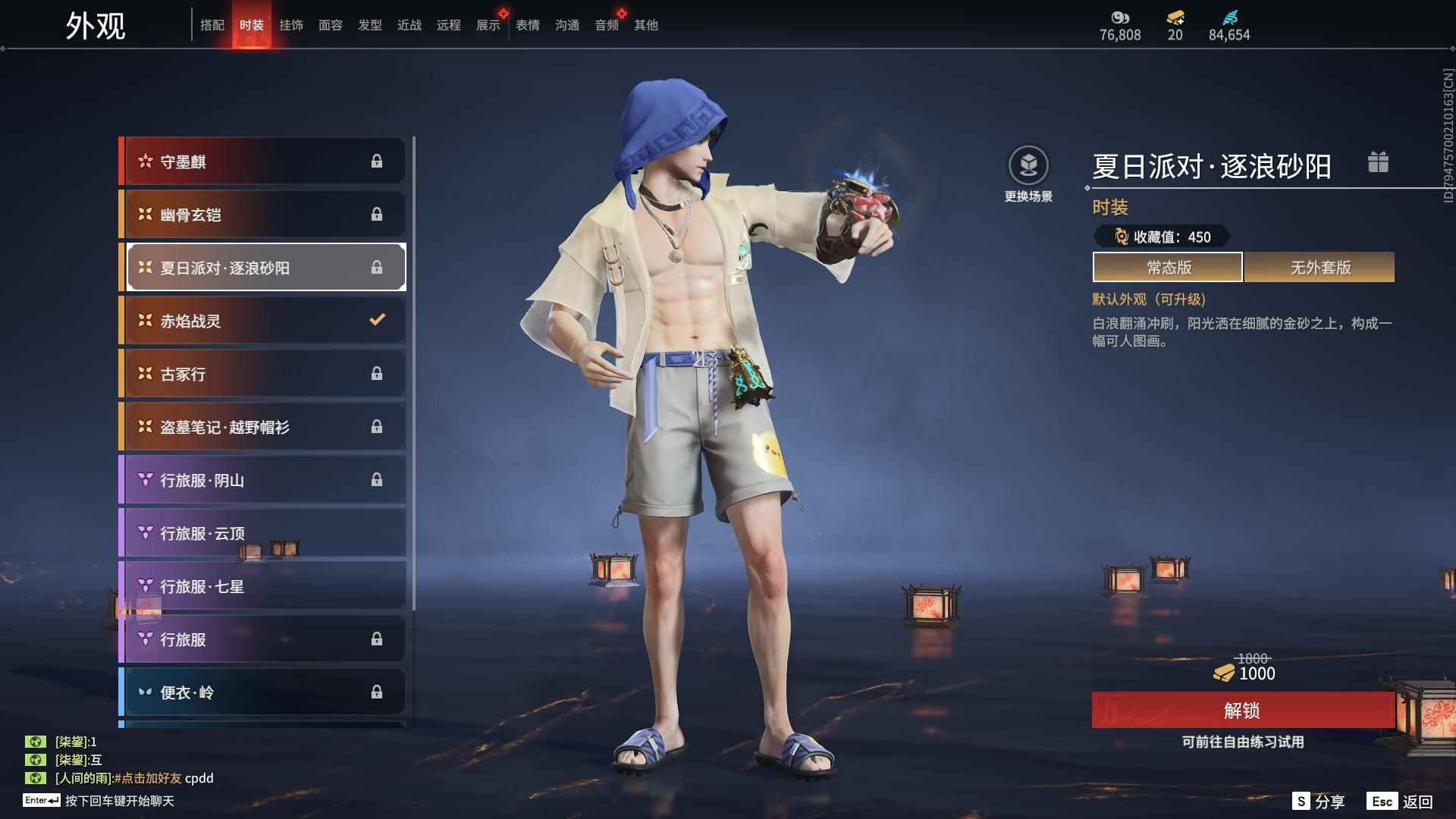Viewport: 1456px width, 819px height.
Task: Switch to the 搭配 tab
Action: coord(212,25)
